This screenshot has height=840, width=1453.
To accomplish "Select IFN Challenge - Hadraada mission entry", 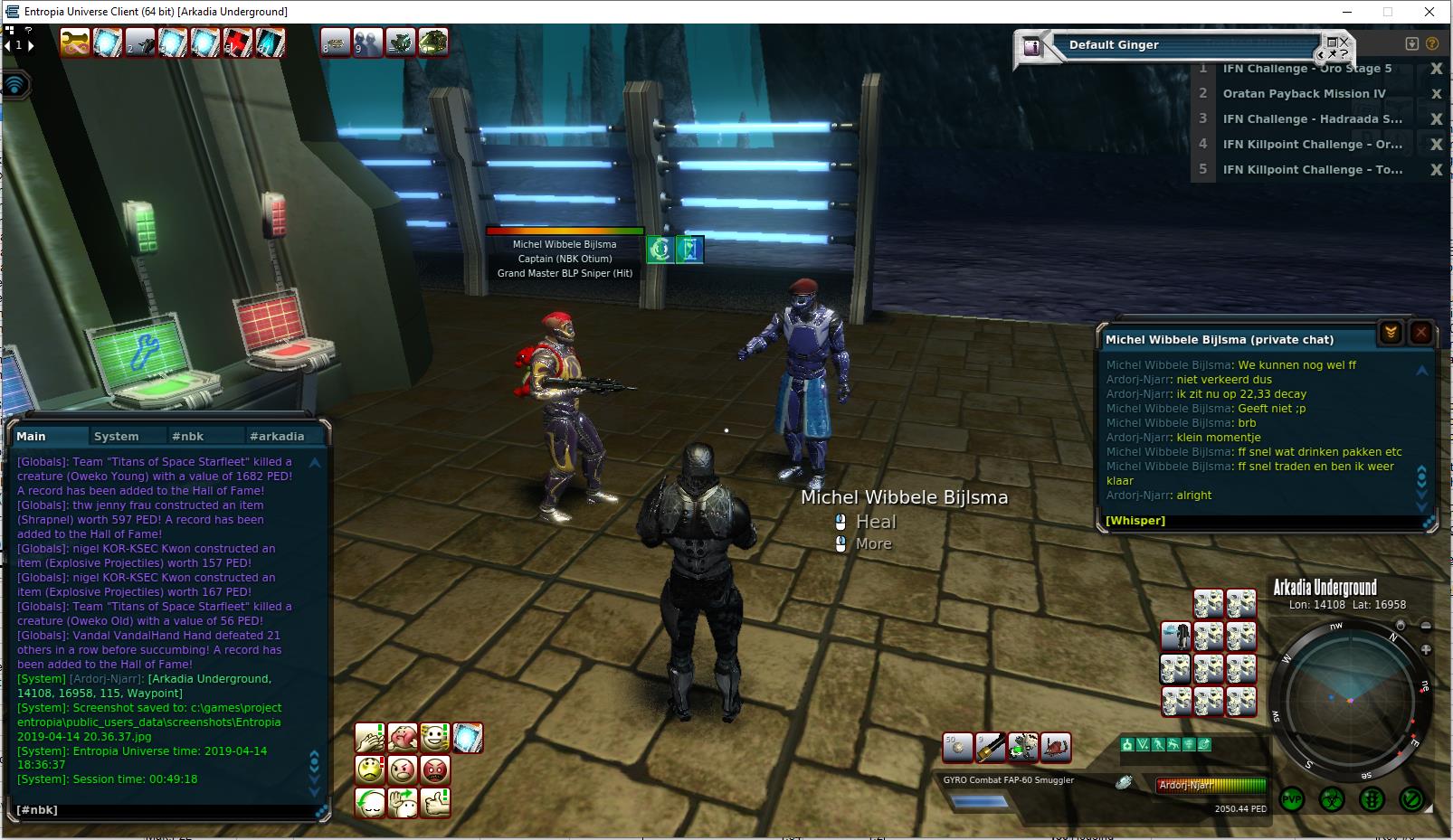I will point(1312,118).
